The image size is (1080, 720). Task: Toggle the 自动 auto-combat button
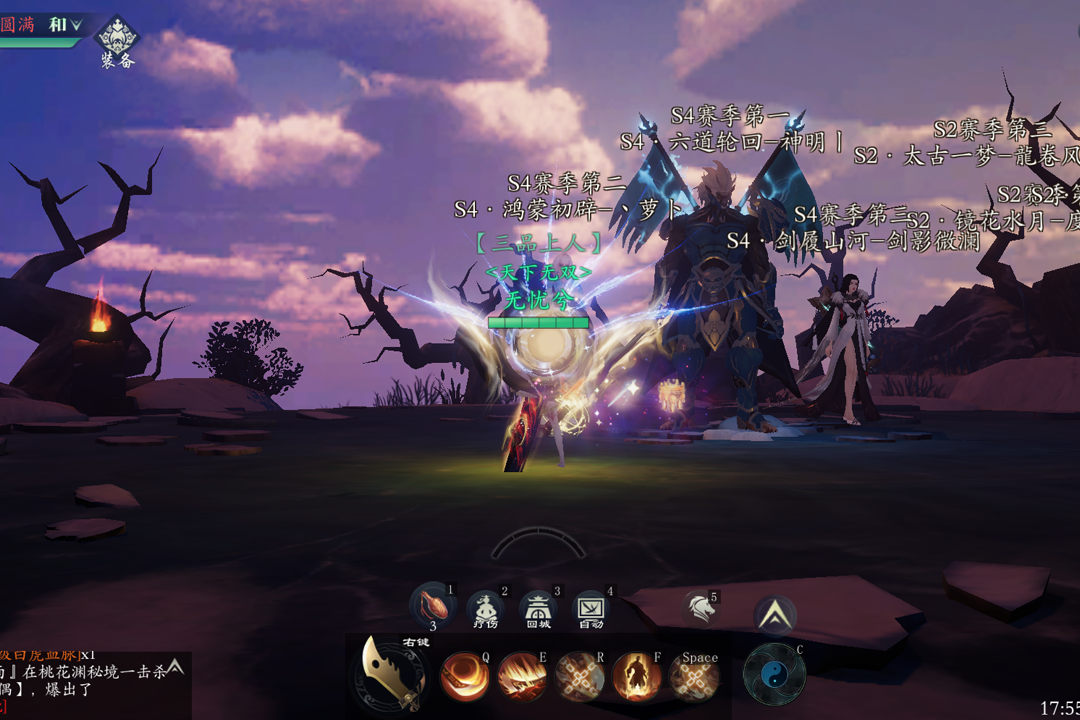[x=590, y=609]
